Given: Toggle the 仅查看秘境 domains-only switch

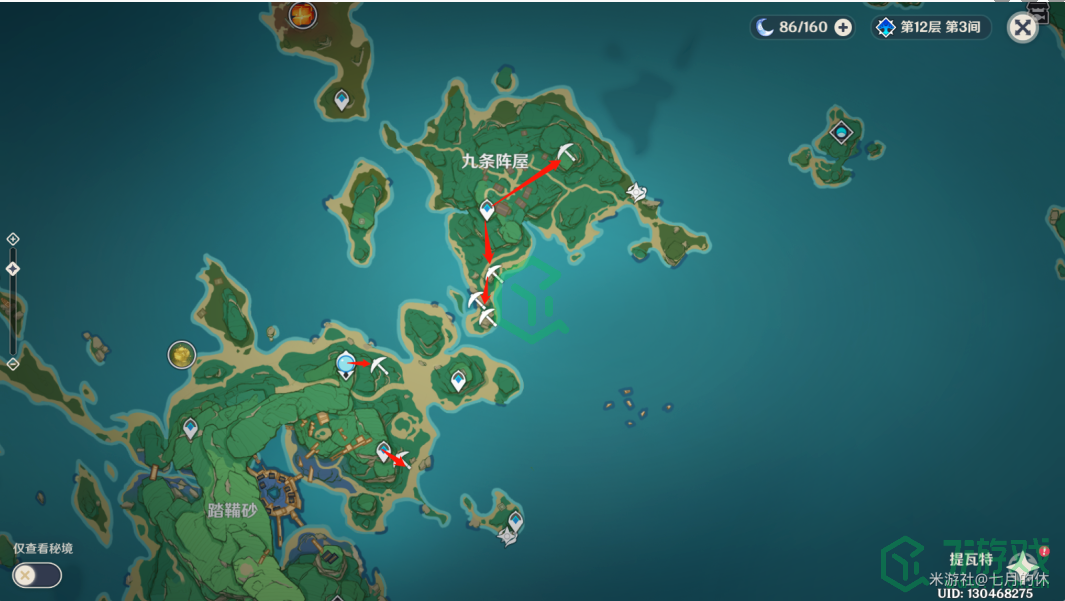Looking at the screenshot, I should point(37,575).
